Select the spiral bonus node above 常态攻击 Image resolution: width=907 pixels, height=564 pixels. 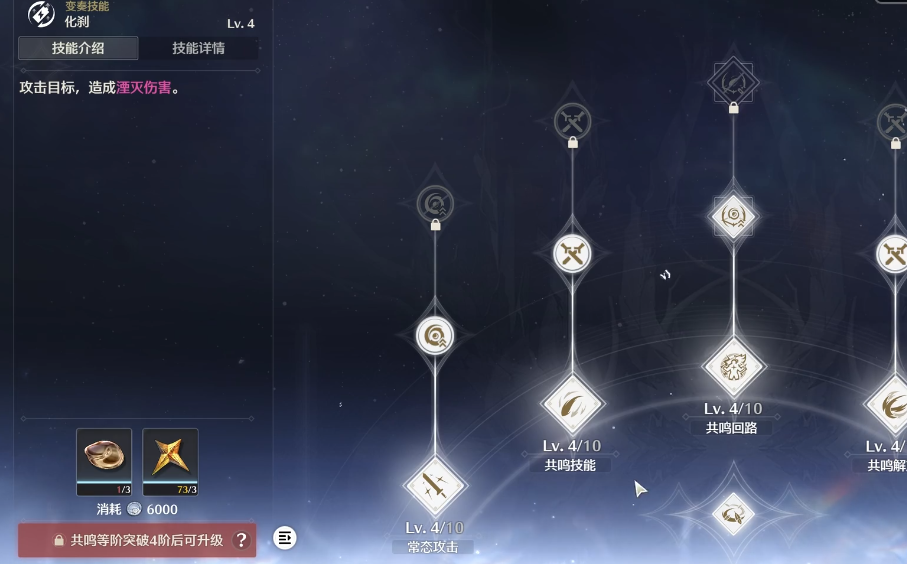coord(435,335)
